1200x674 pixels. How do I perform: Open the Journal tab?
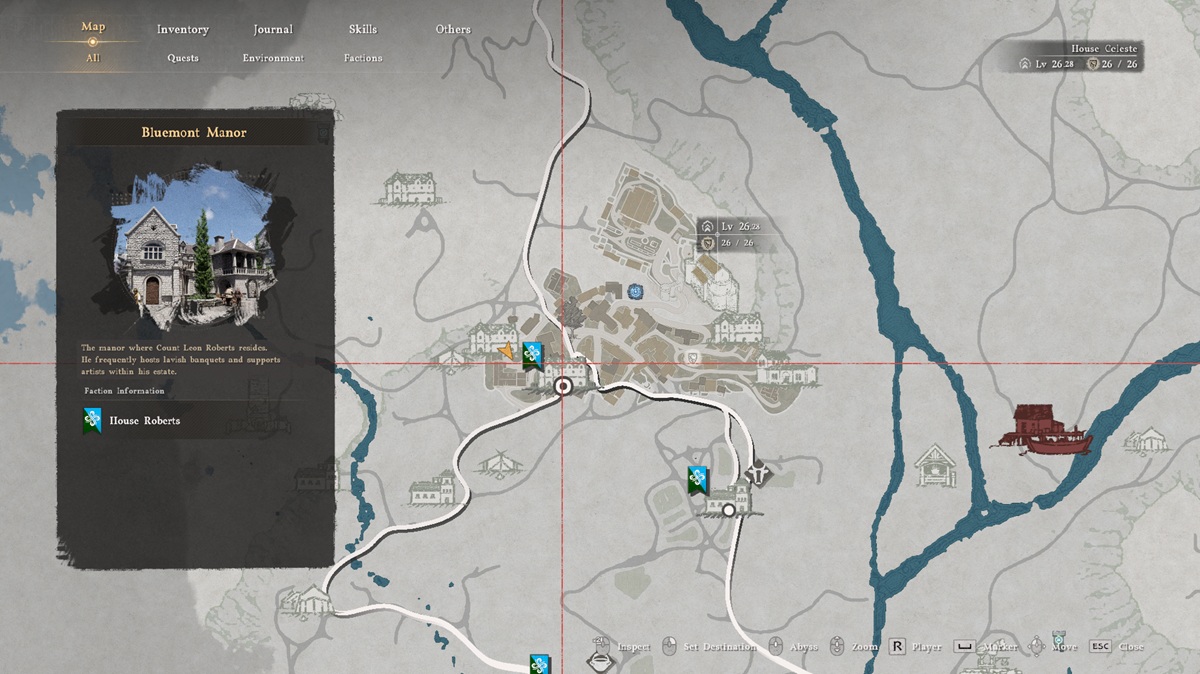(273, 29)
